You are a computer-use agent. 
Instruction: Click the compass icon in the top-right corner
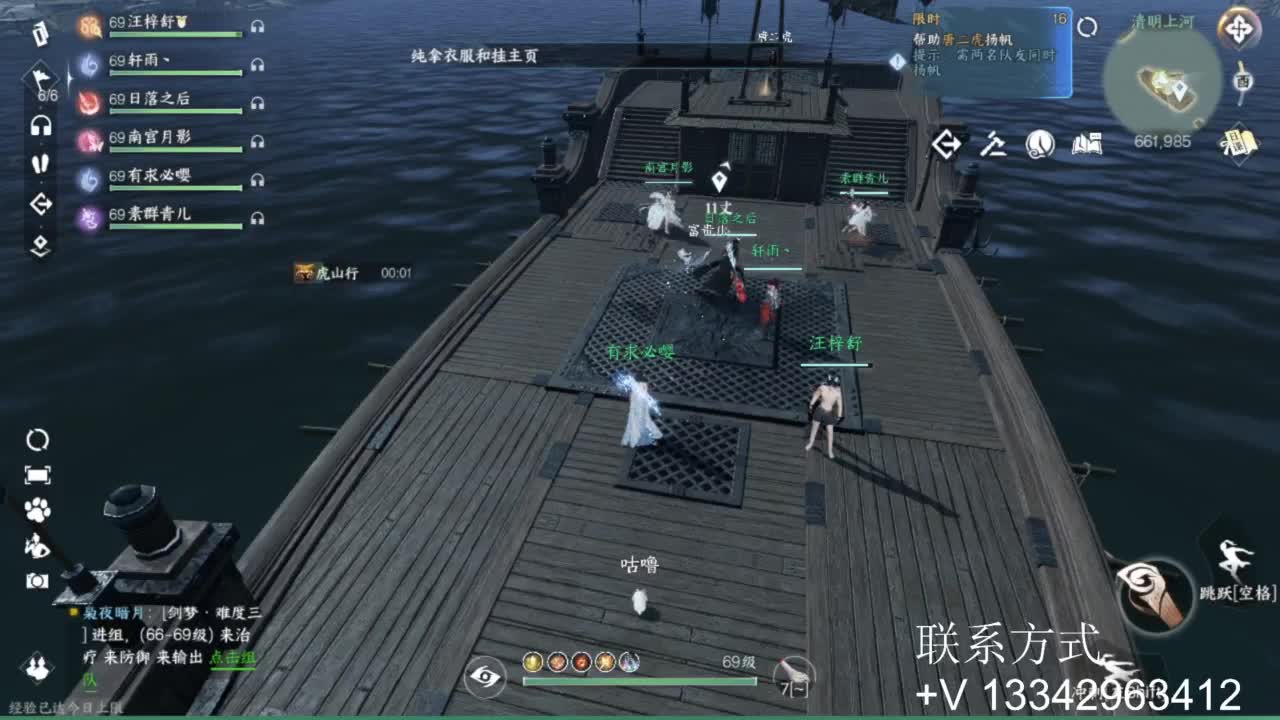[1238, 29]
